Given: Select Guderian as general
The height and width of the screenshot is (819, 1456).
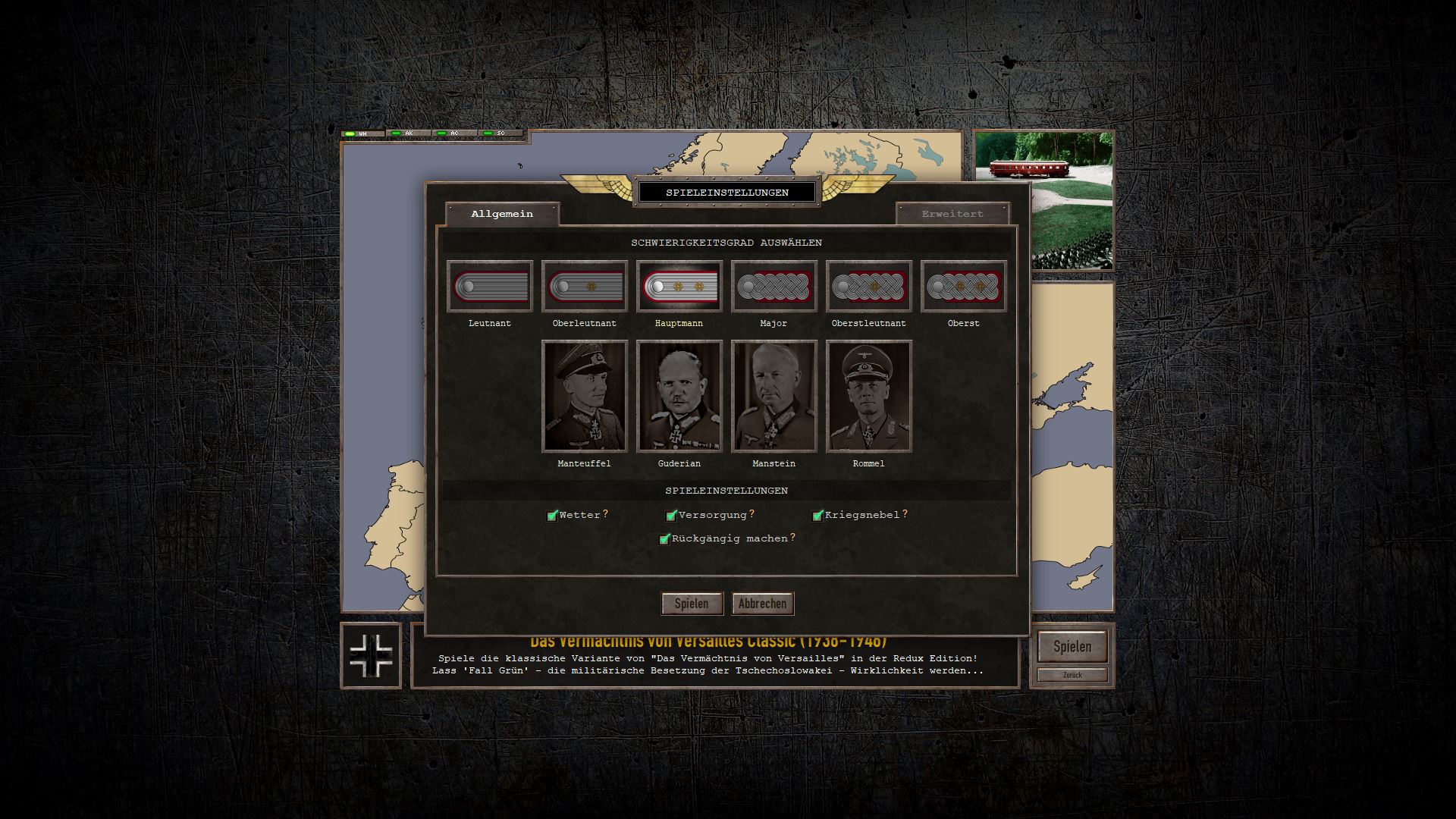Looking at the screenshot, I should point(679,396).
